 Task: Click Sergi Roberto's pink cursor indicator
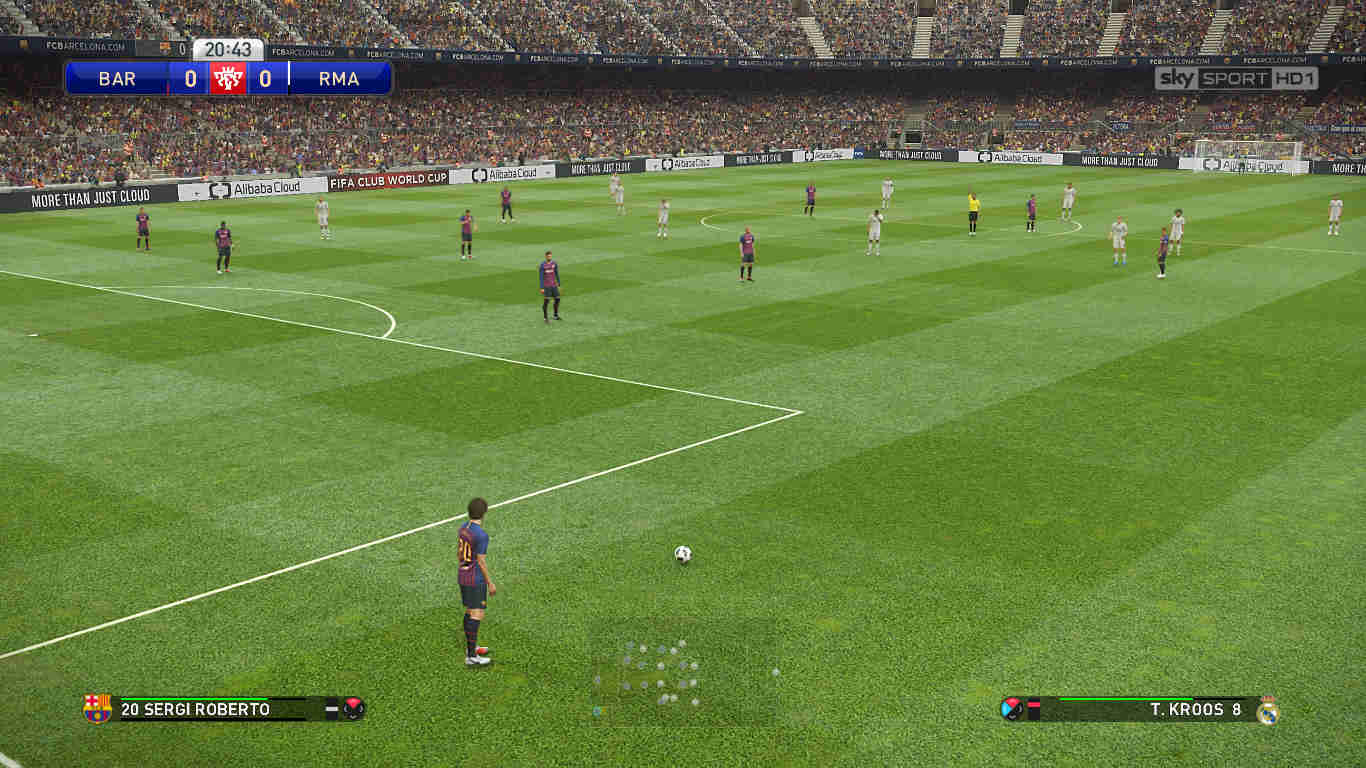(x=353, y=708)
